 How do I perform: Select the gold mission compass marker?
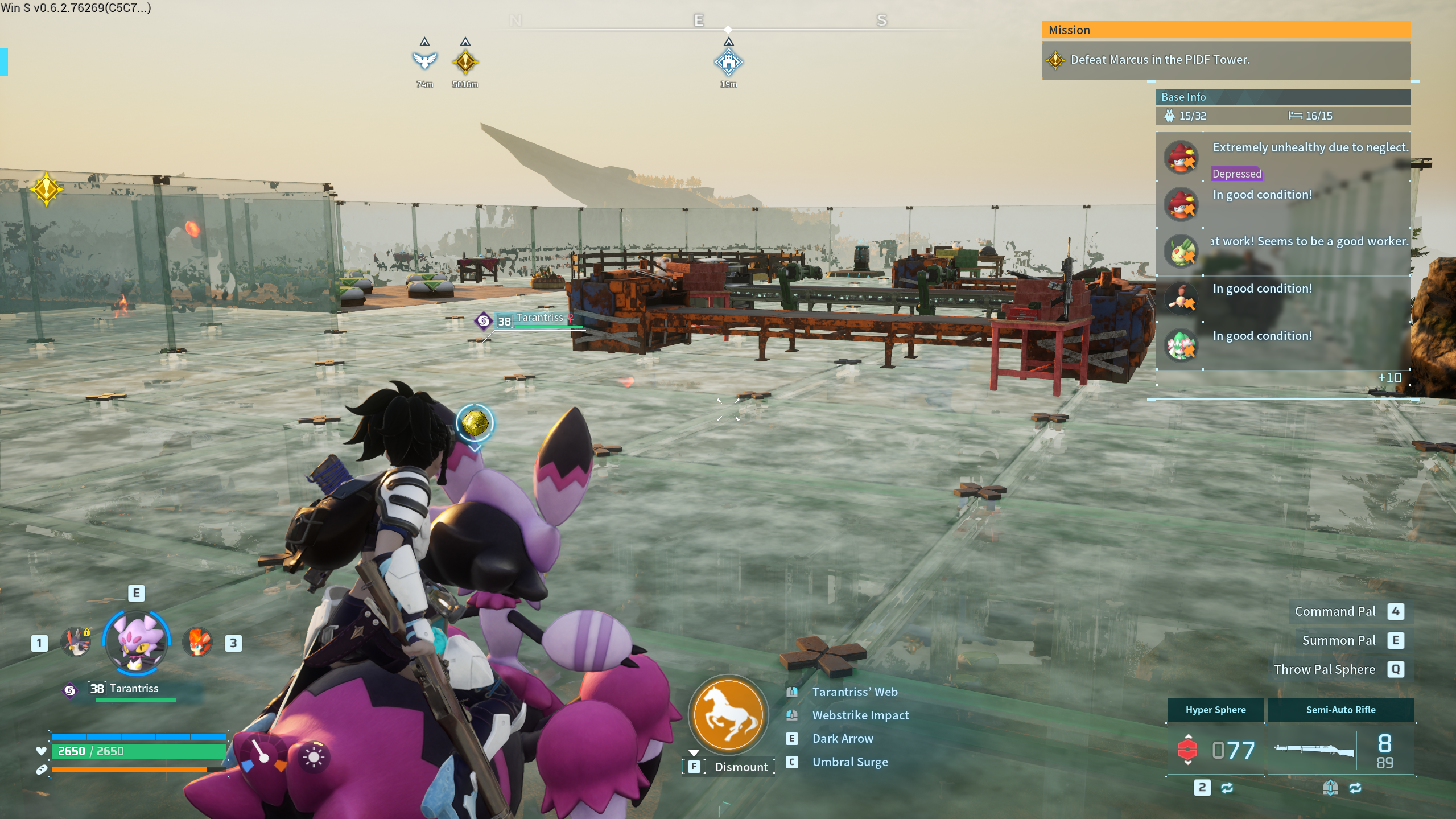tap(465, 61)
